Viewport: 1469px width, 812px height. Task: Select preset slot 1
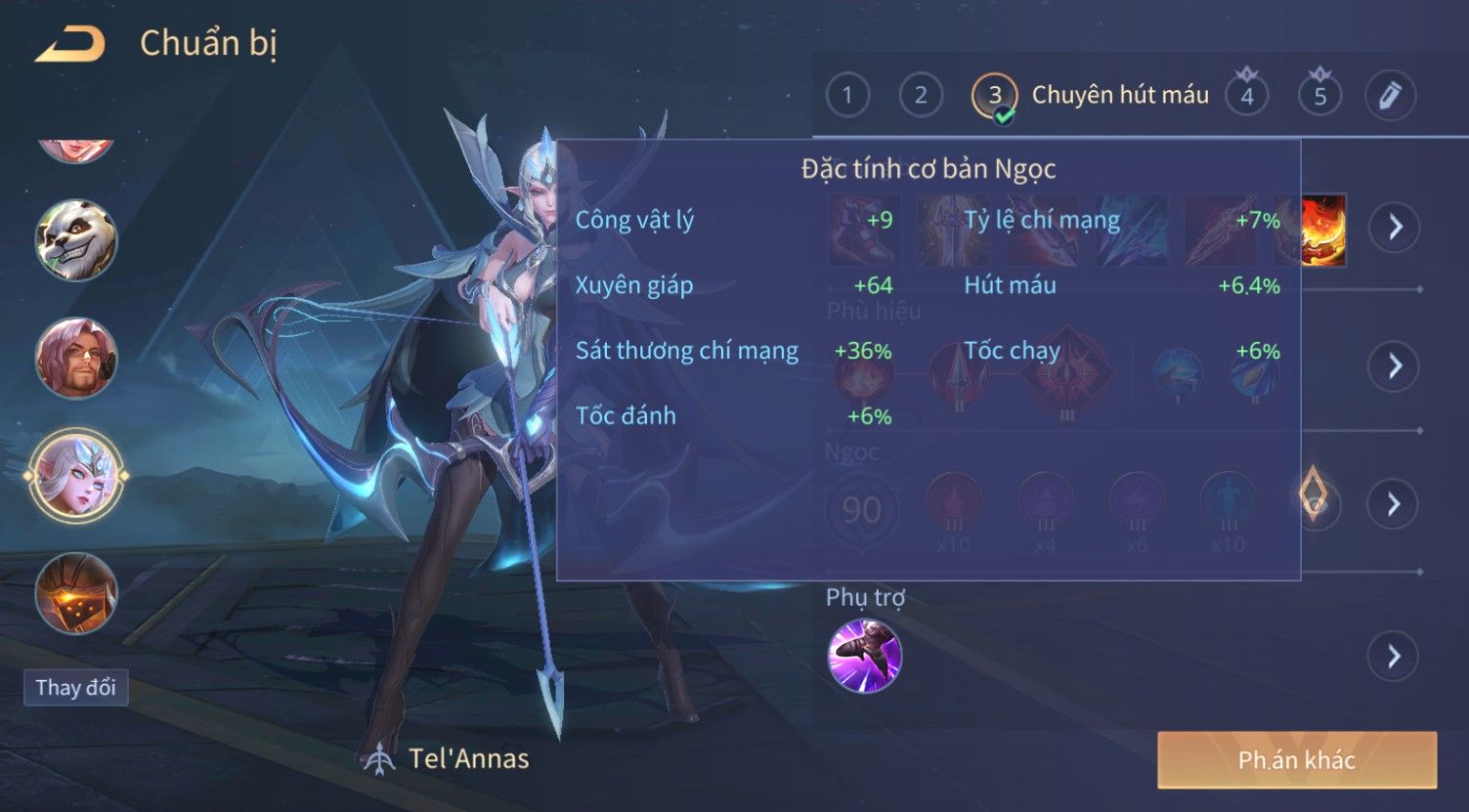click(847, 95)
